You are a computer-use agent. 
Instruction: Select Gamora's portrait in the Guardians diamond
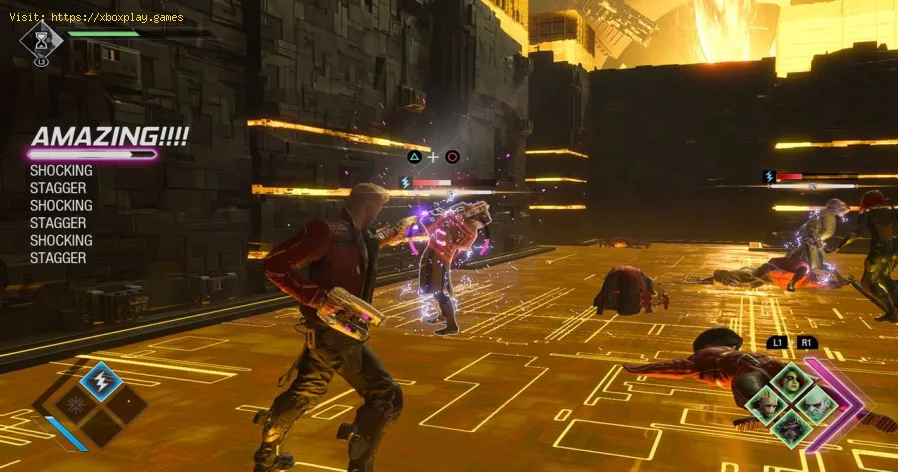791,381
